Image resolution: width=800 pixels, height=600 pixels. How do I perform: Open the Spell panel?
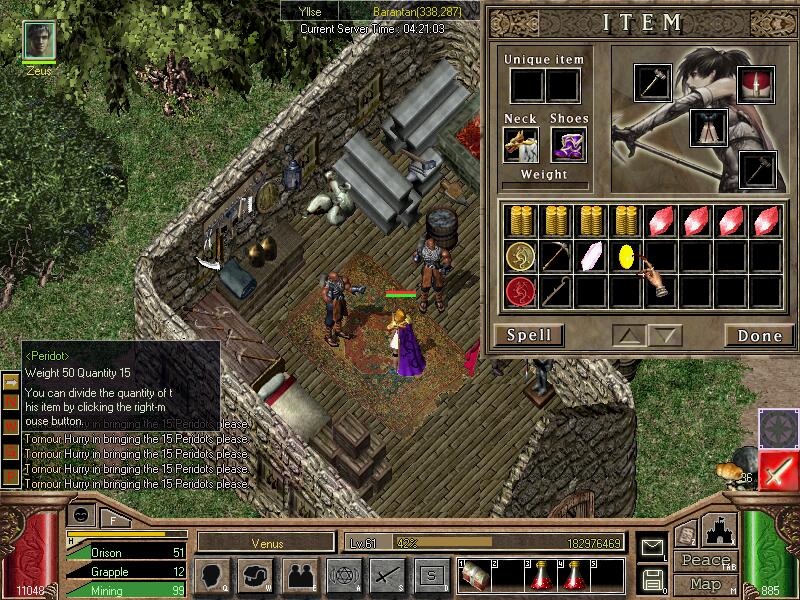[529, 335]
